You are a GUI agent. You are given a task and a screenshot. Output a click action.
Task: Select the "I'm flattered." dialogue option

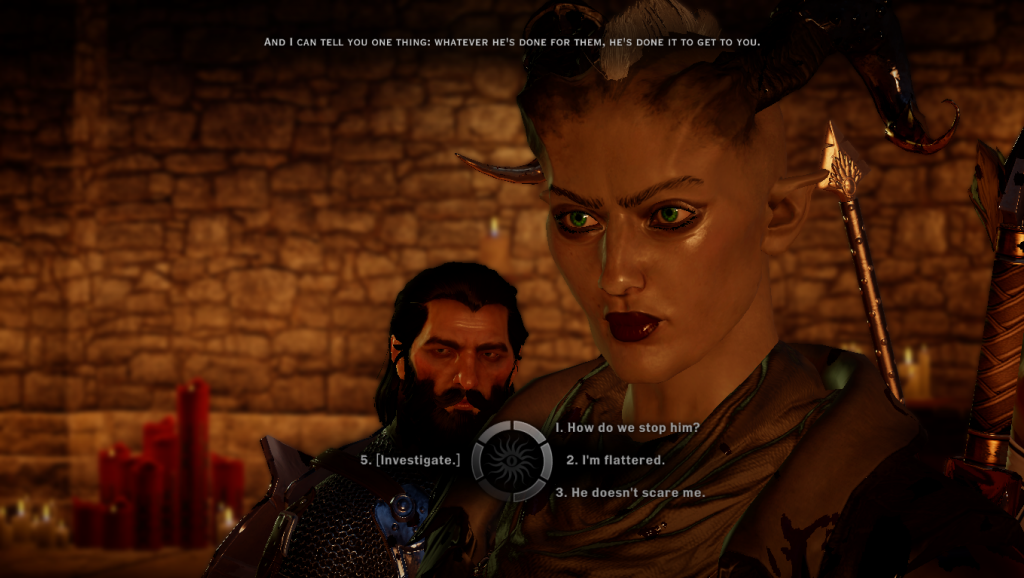(x=615, y=460)
